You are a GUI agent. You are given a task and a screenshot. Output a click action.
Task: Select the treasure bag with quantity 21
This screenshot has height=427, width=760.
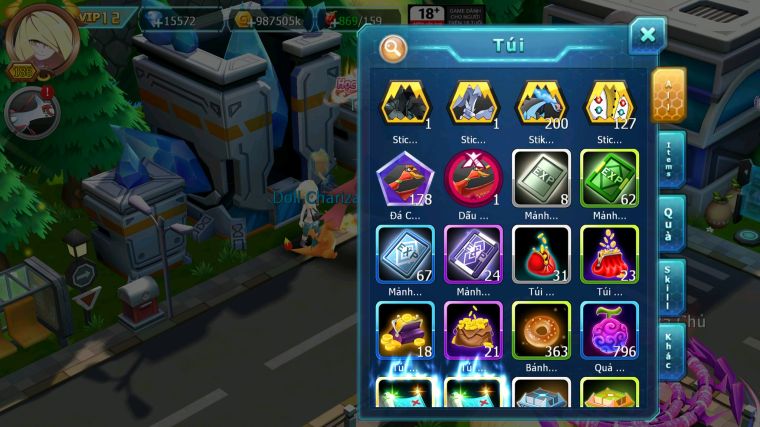coord(473,329)
